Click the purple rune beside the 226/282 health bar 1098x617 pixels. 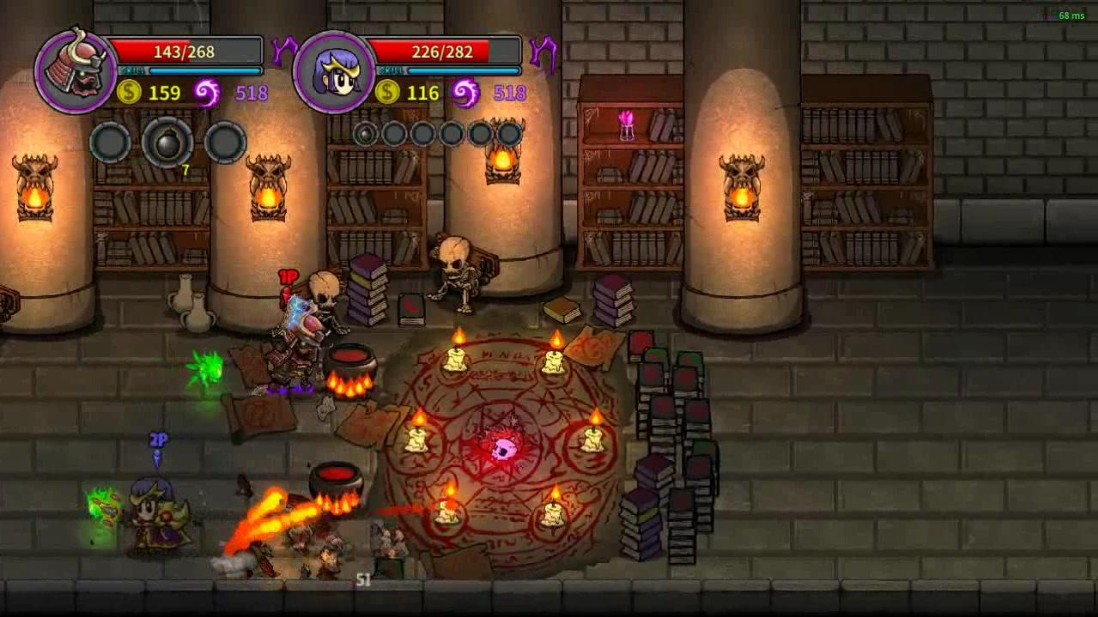(x=543, y=50)
